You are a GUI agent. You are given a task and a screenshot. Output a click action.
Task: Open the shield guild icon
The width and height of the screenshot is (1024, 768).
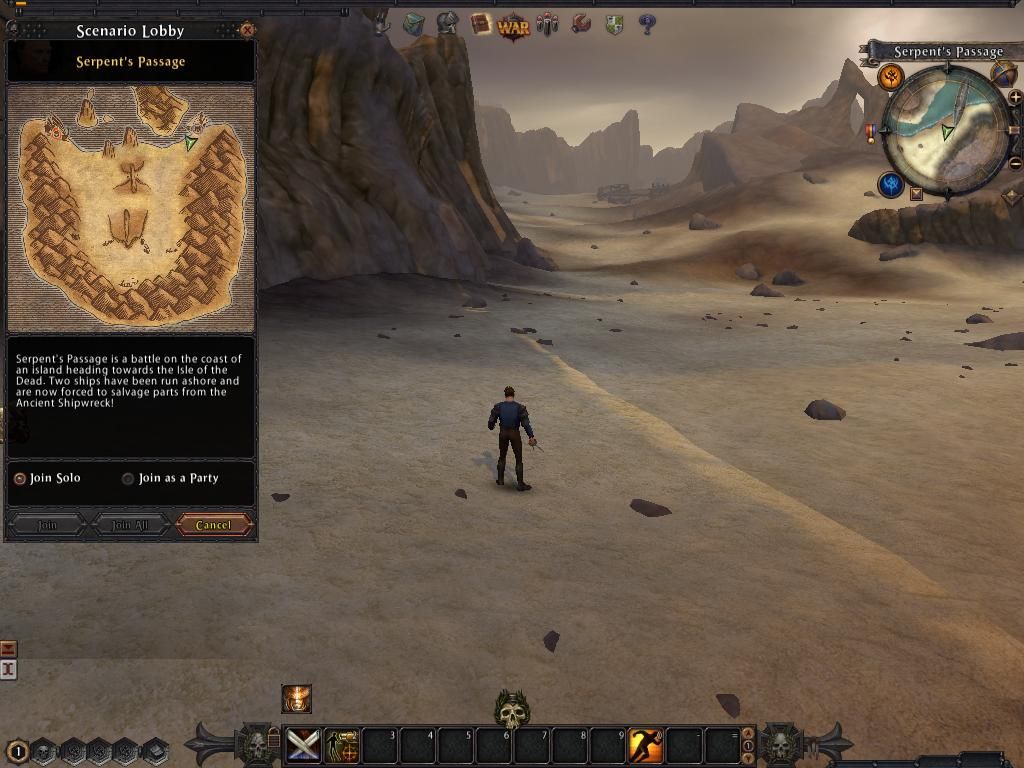coord(614,24)
